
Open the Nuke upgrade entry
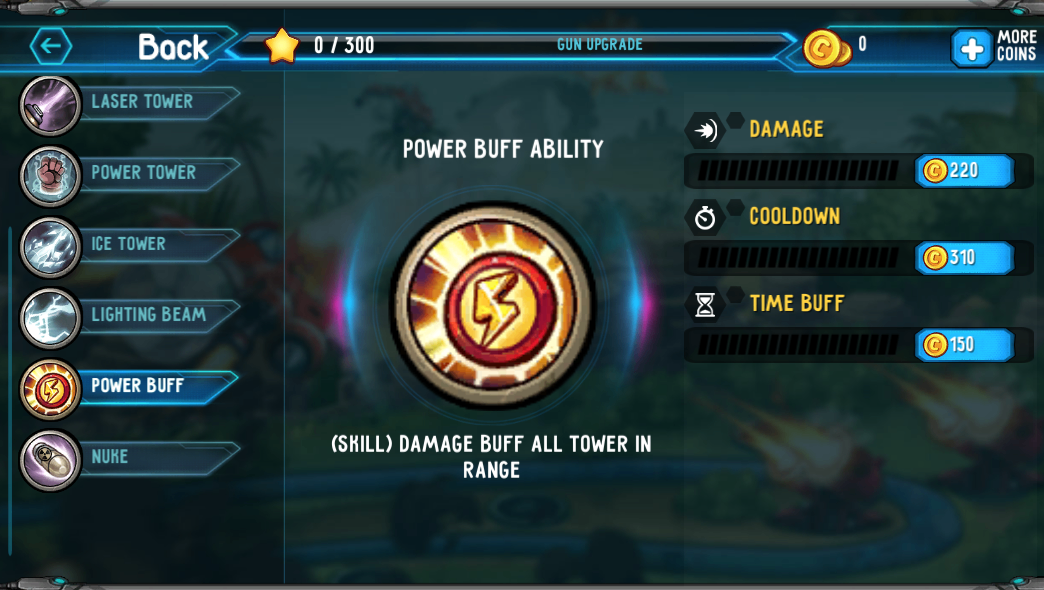pos(110,457)
